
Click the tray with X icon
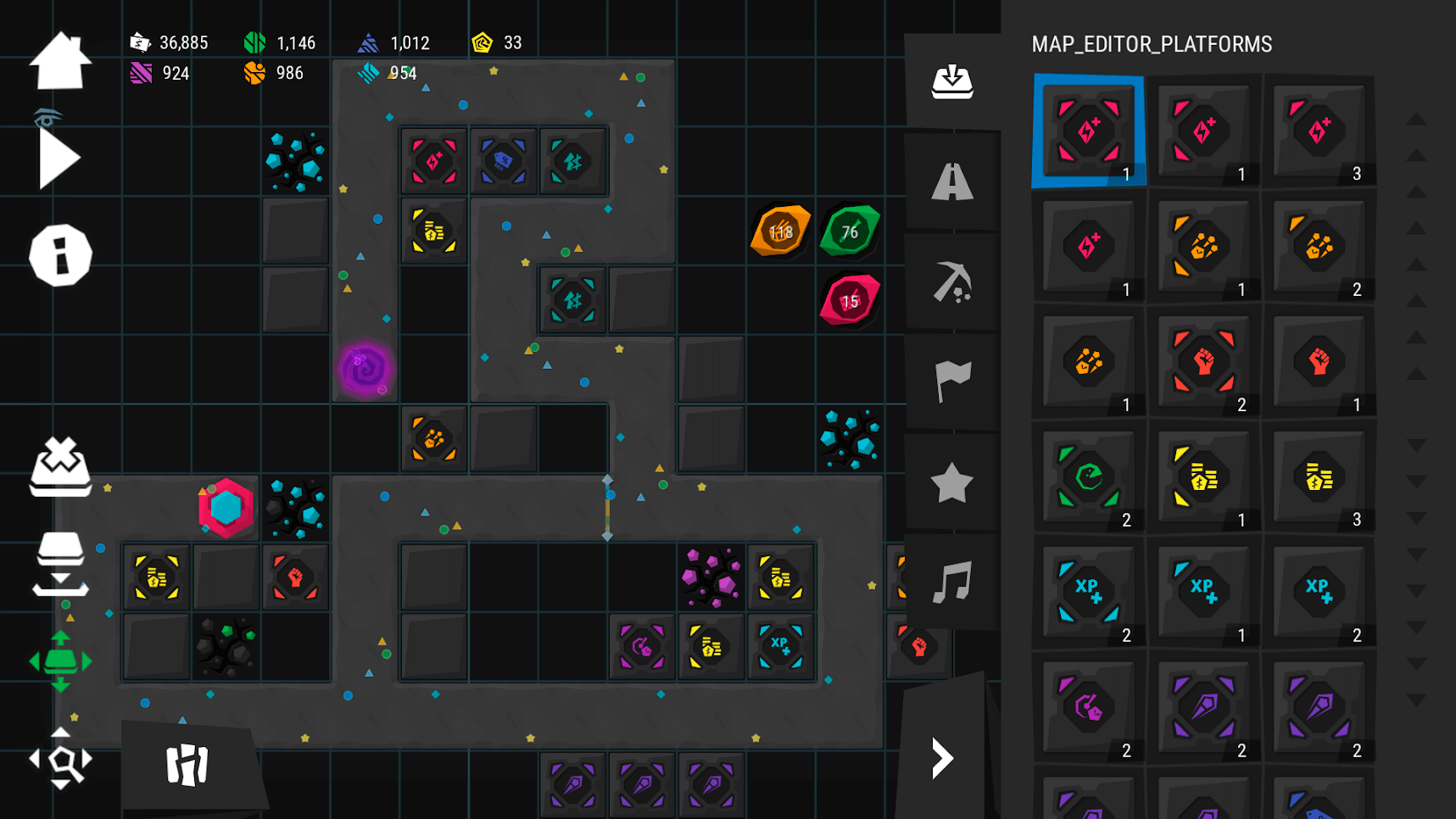pyautogui.click(x=60, y=466)
